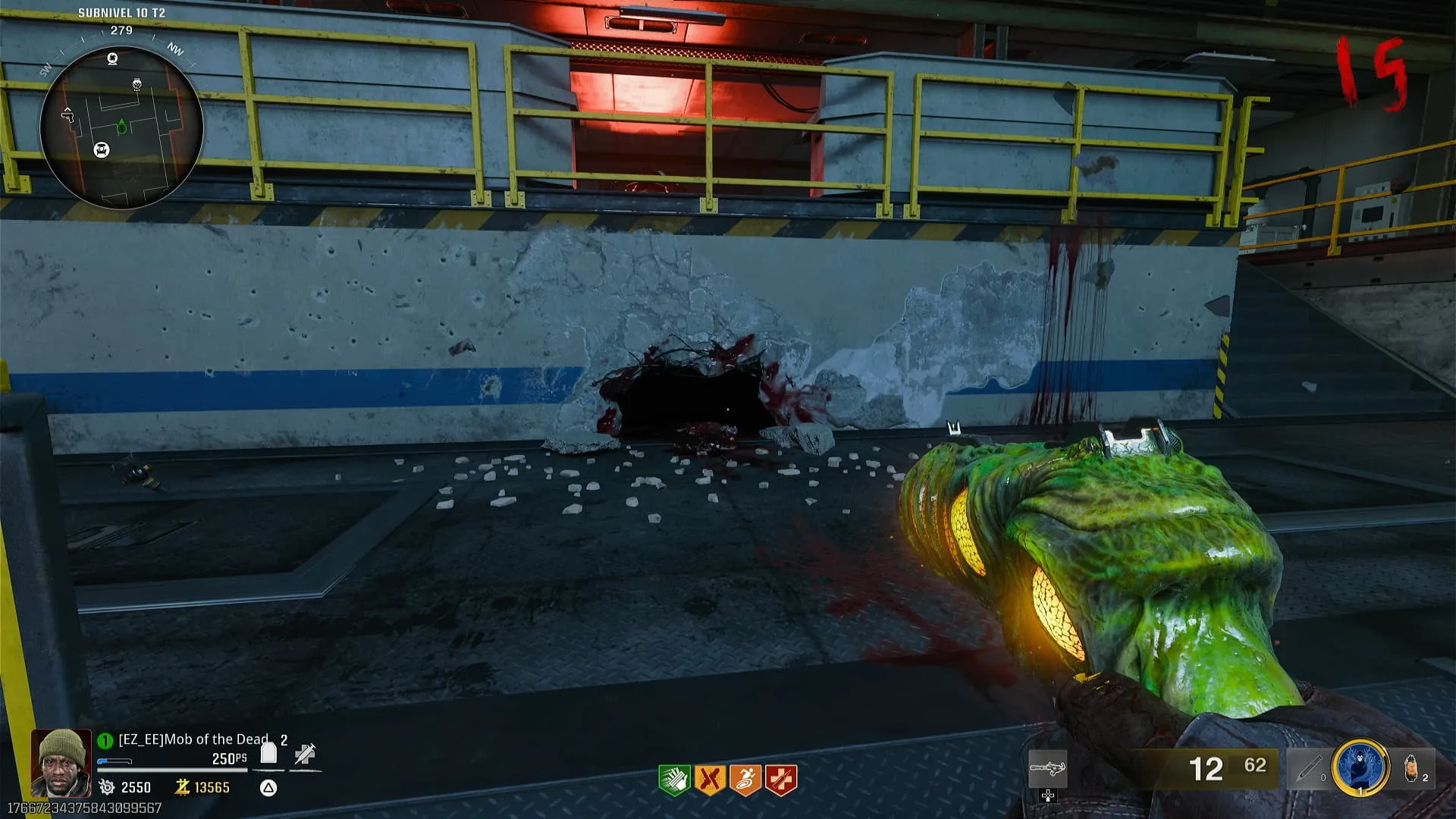Click the yellow crossed-X perk icon
The image size is (1456, 819).
[710, 780]
